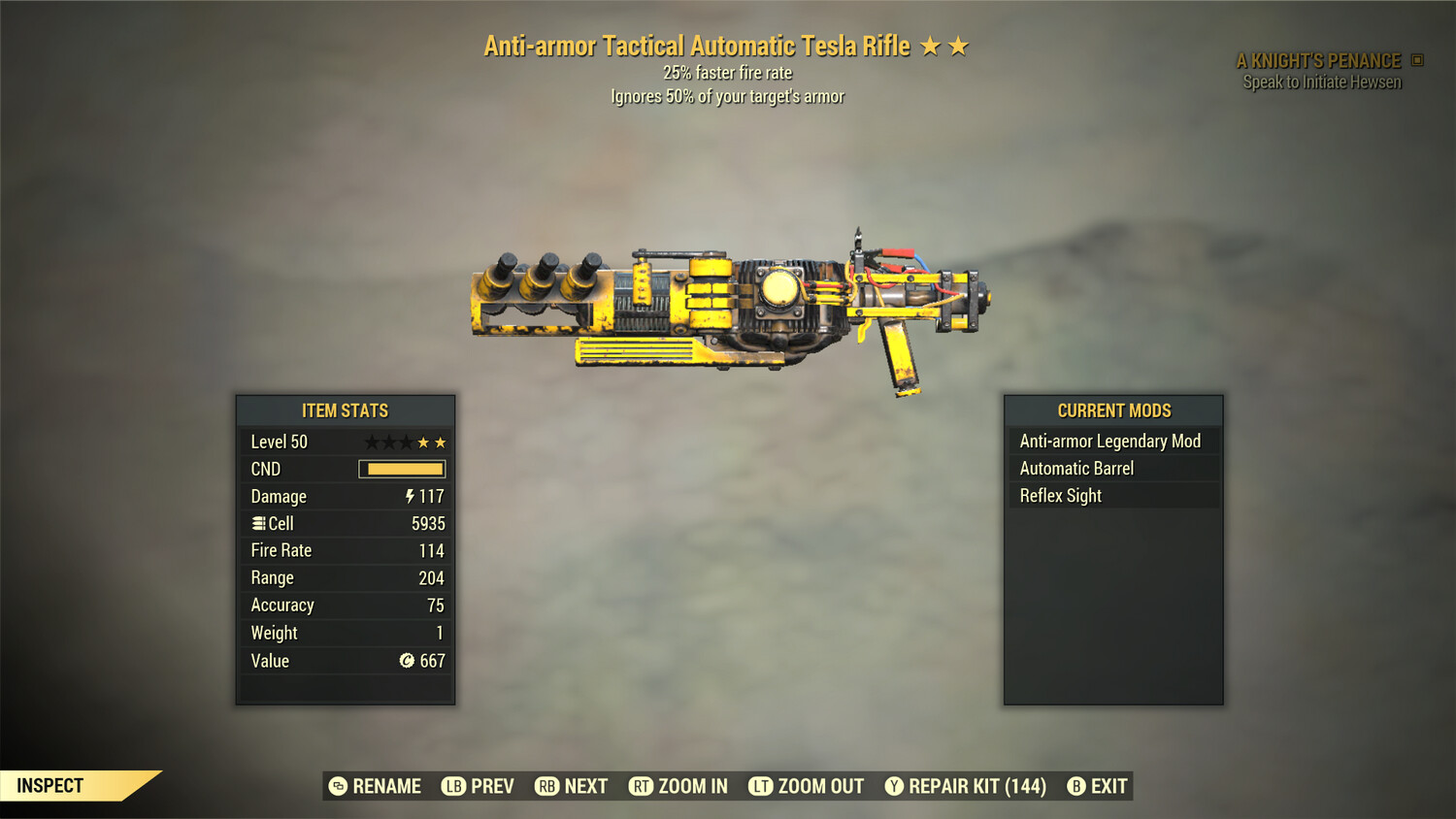This screenshot has height=819, width=1456.
Task: Switch to the INSPECT tab
Action: click(x=50, y=785)
